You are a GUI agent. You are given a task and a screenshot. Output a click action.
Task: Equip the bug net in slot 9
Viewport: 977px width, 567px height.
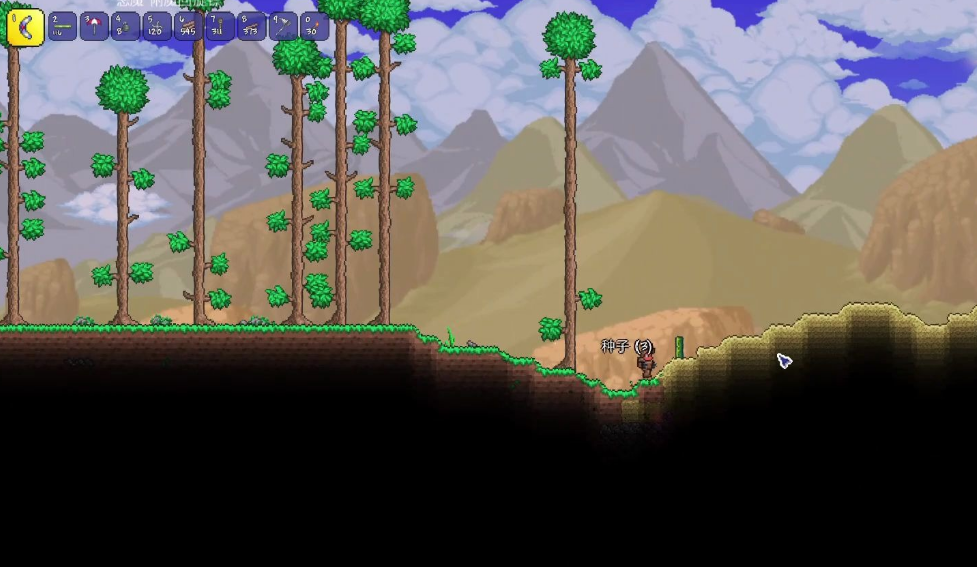283,26
